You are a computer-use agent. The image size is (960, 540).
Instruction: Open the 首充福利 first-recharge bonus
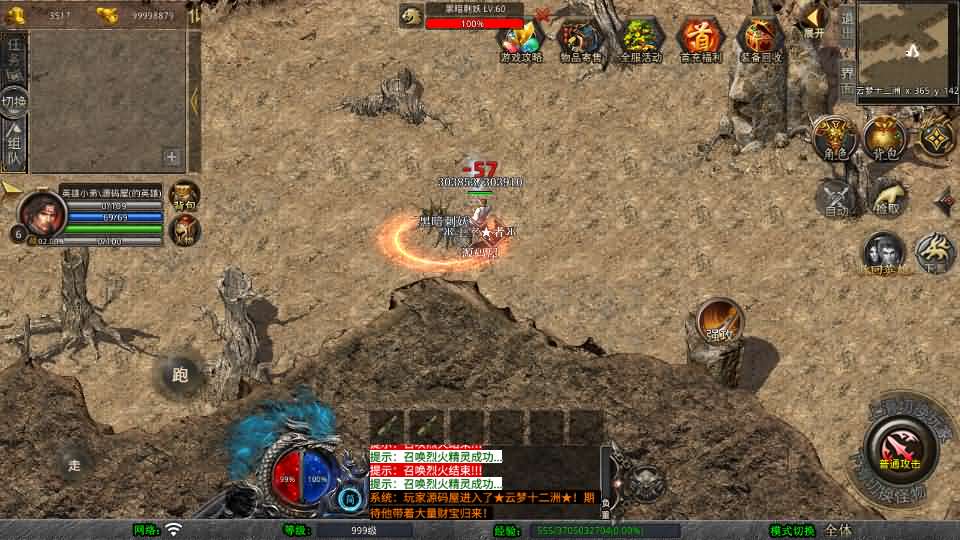[x=700, y=40]
